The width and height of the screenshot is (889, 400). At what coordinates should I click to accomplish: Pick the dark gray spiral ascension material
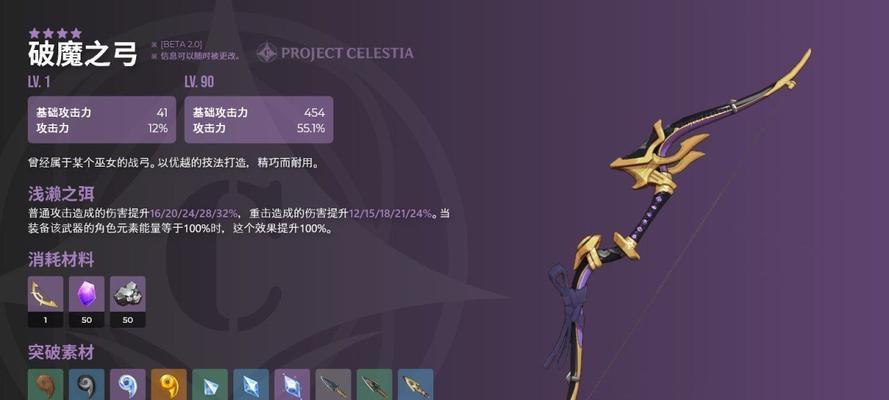(x=86, y=385)
